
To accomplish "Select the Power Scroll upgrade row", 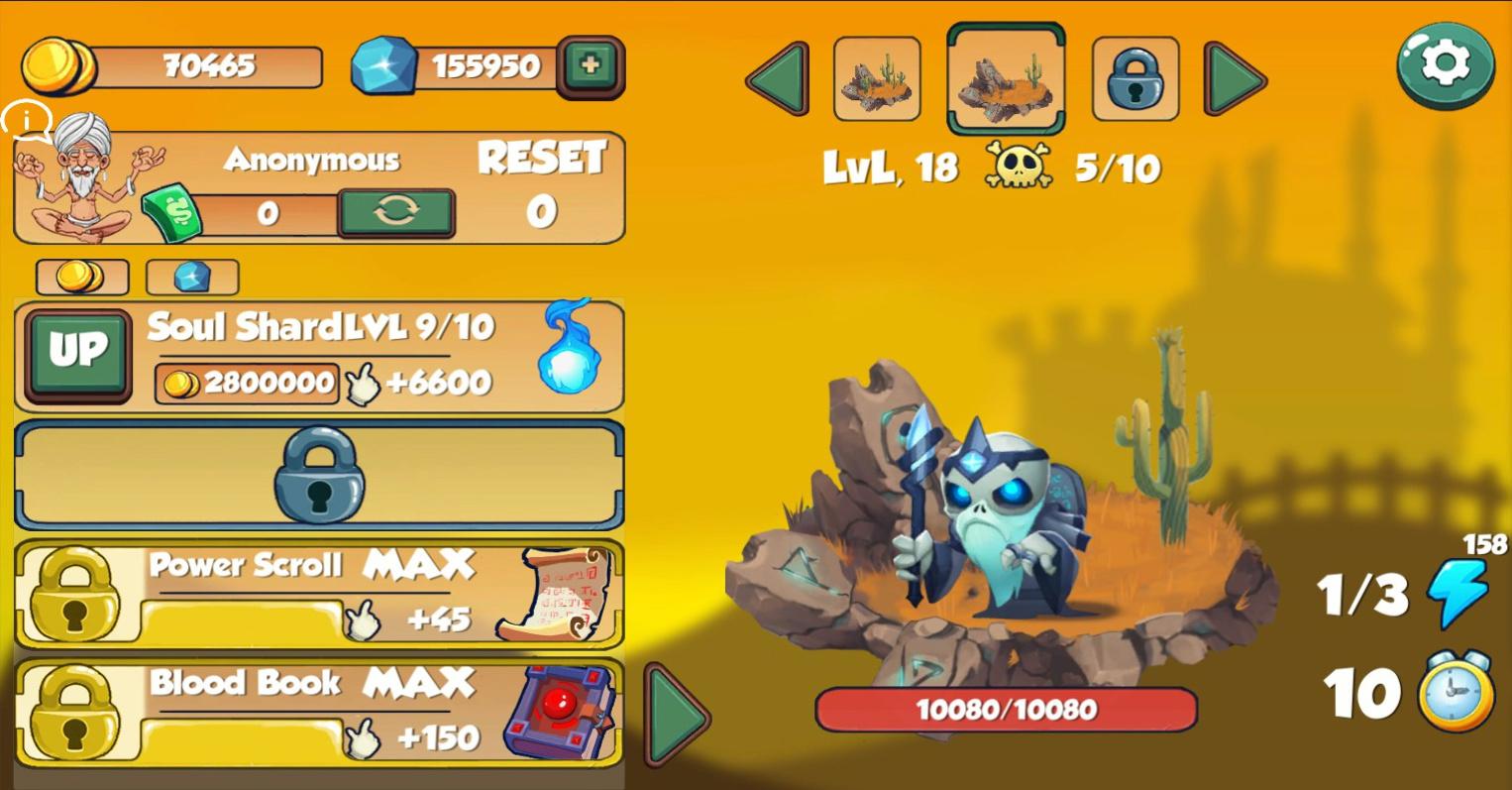I will coord(319,594).
